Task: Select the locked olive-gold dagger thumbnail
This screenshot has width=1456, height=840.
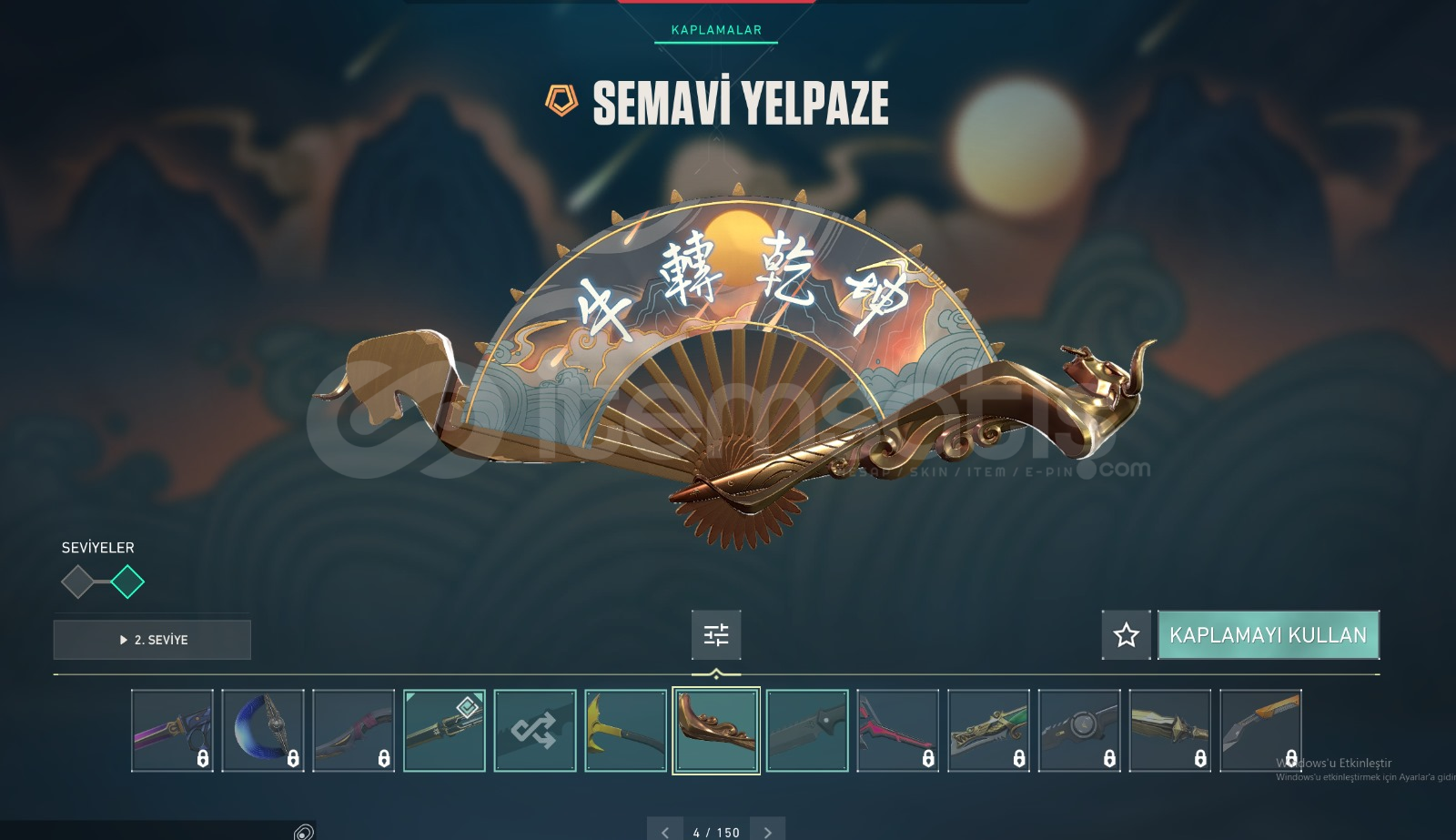Action: click(x=1169, y=731)
